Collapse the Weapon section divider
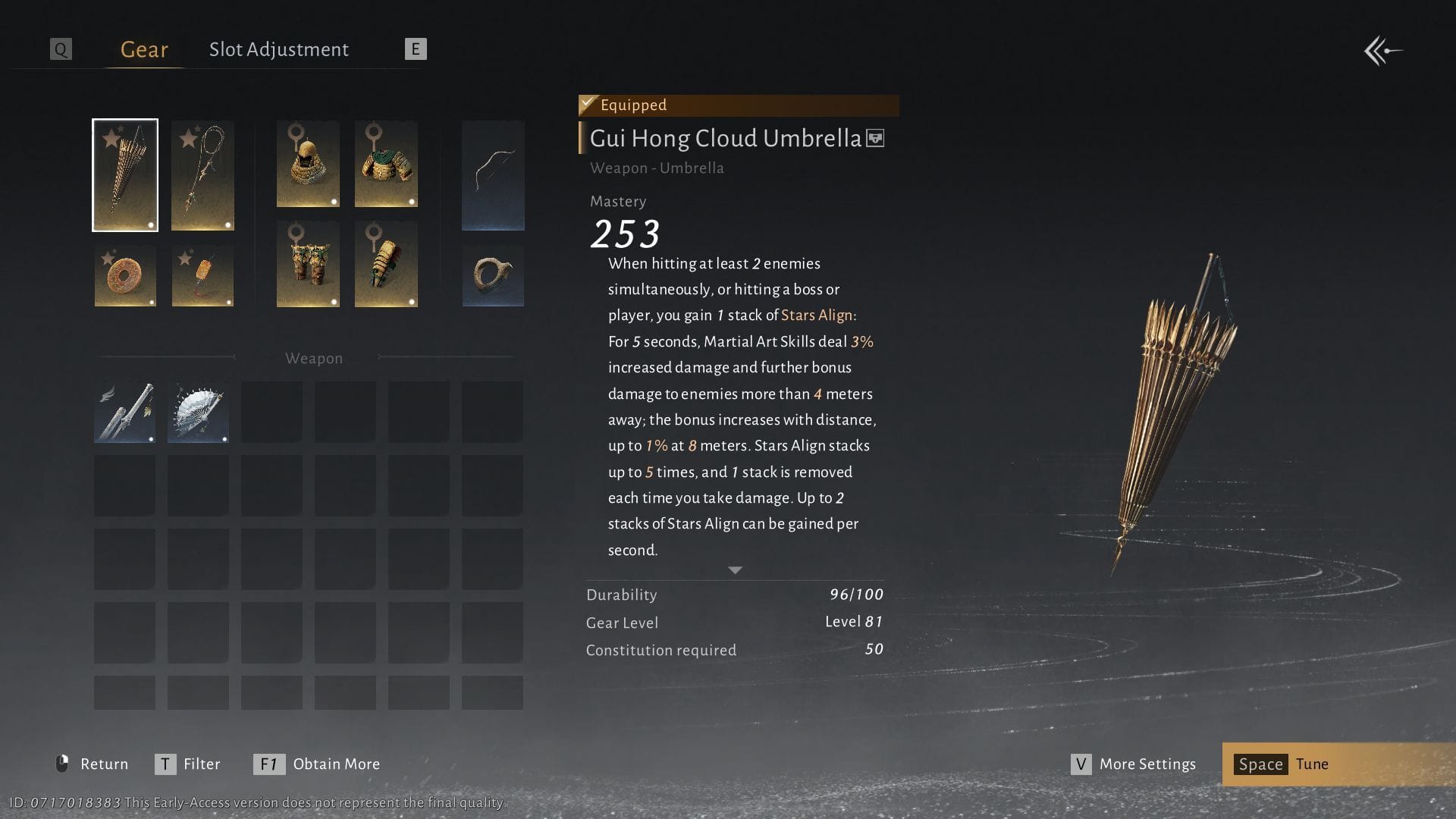Screen dimensions: 1456x819 [314, 358]
